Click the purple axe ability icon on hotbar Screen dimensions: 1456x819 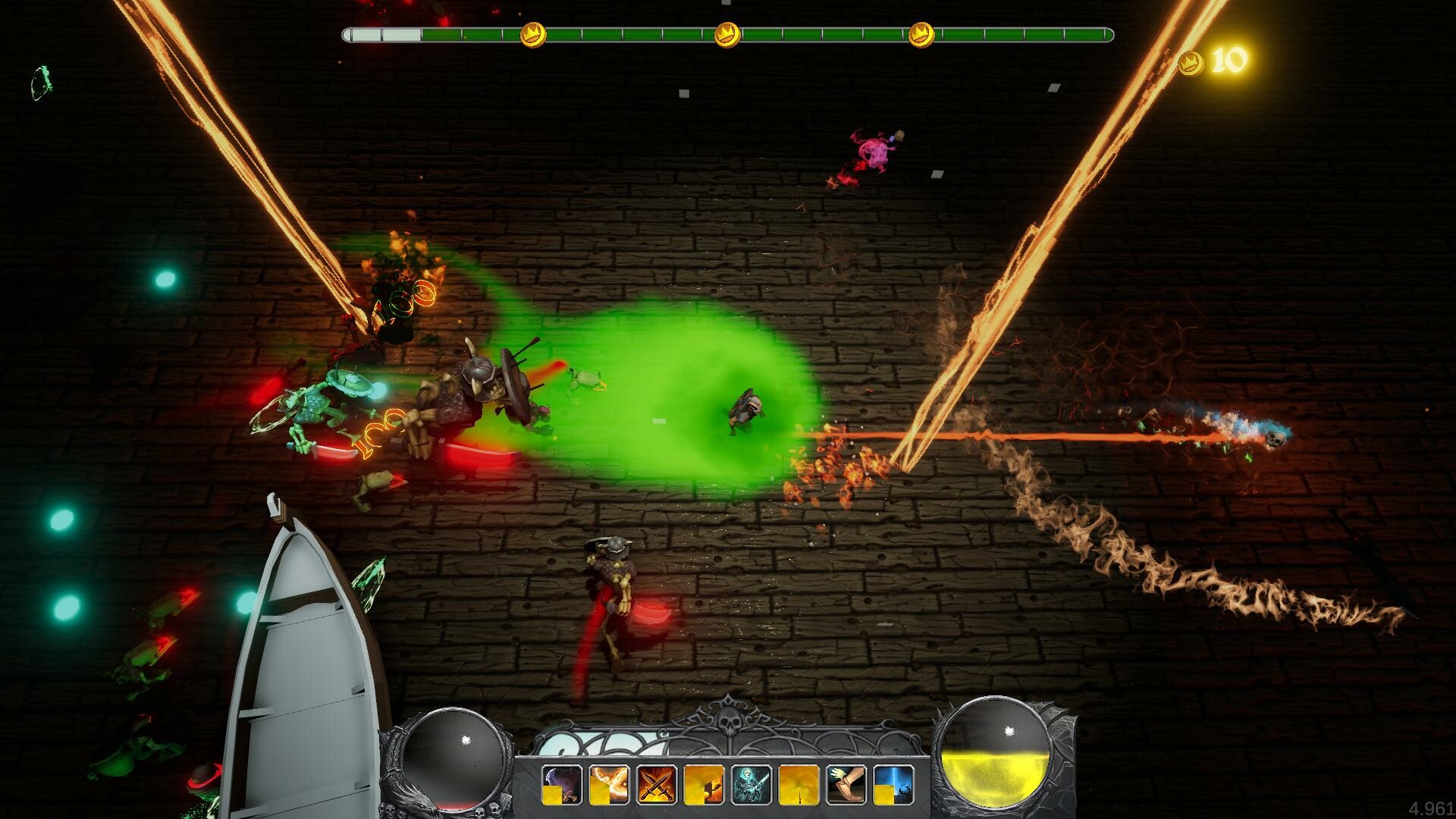(x=561, y=783)
